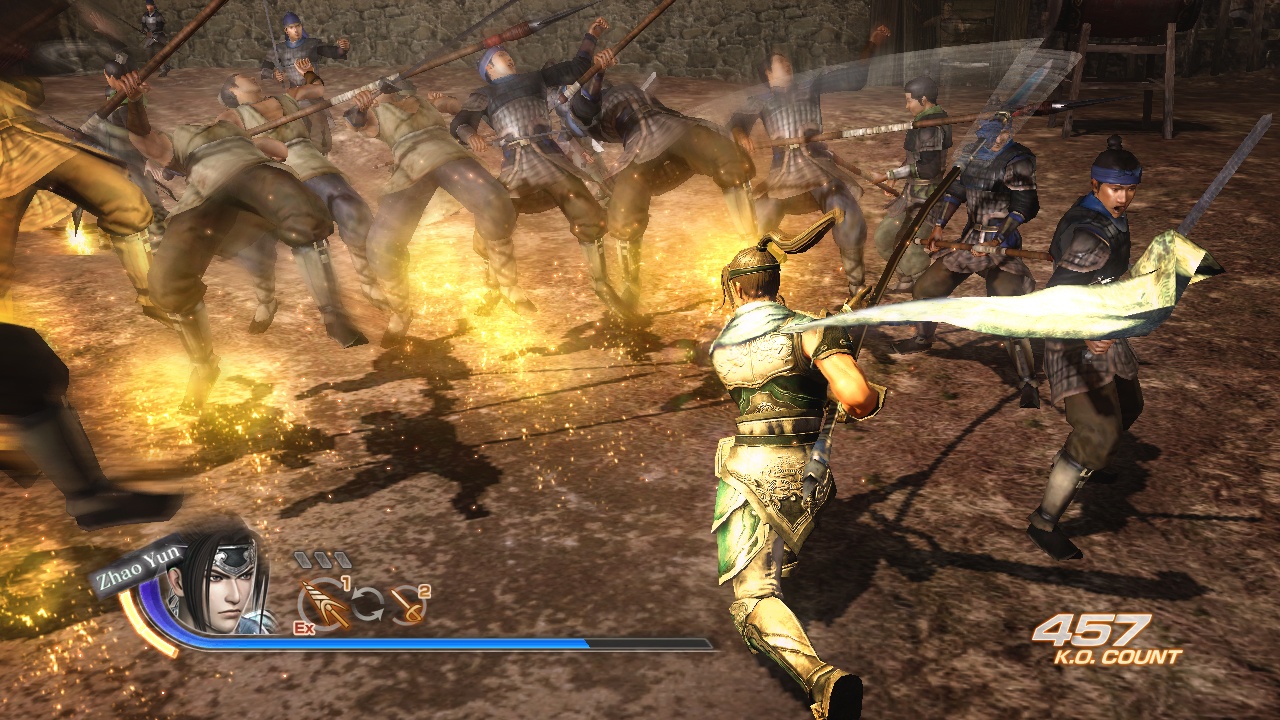This screenshot has width=1280, height=720.
Task: Click the second Musou bar segment
Action: (x=323, y=559)
